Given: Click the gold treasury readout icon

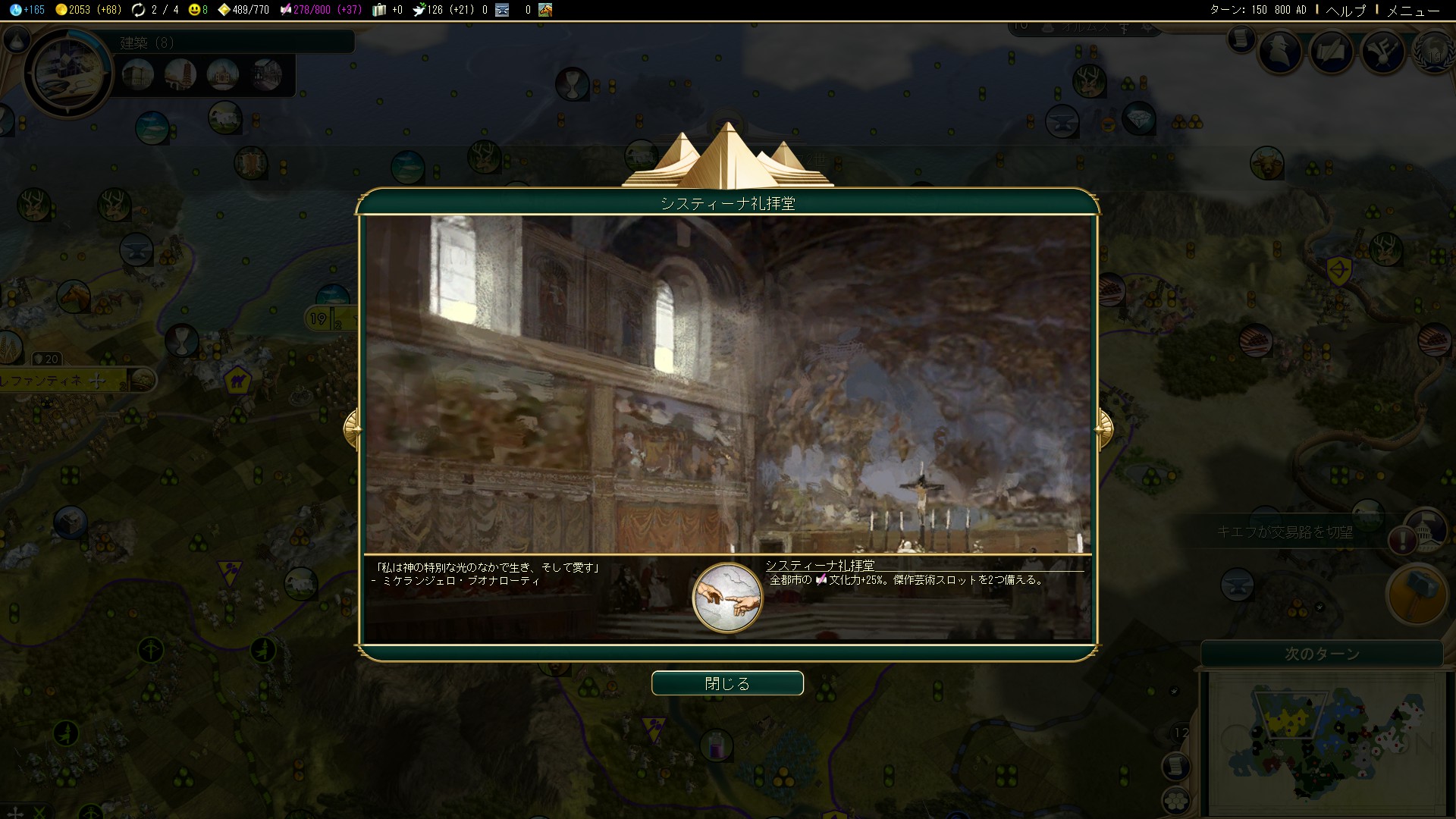Looking at the screenshot, I should (61, 10).
